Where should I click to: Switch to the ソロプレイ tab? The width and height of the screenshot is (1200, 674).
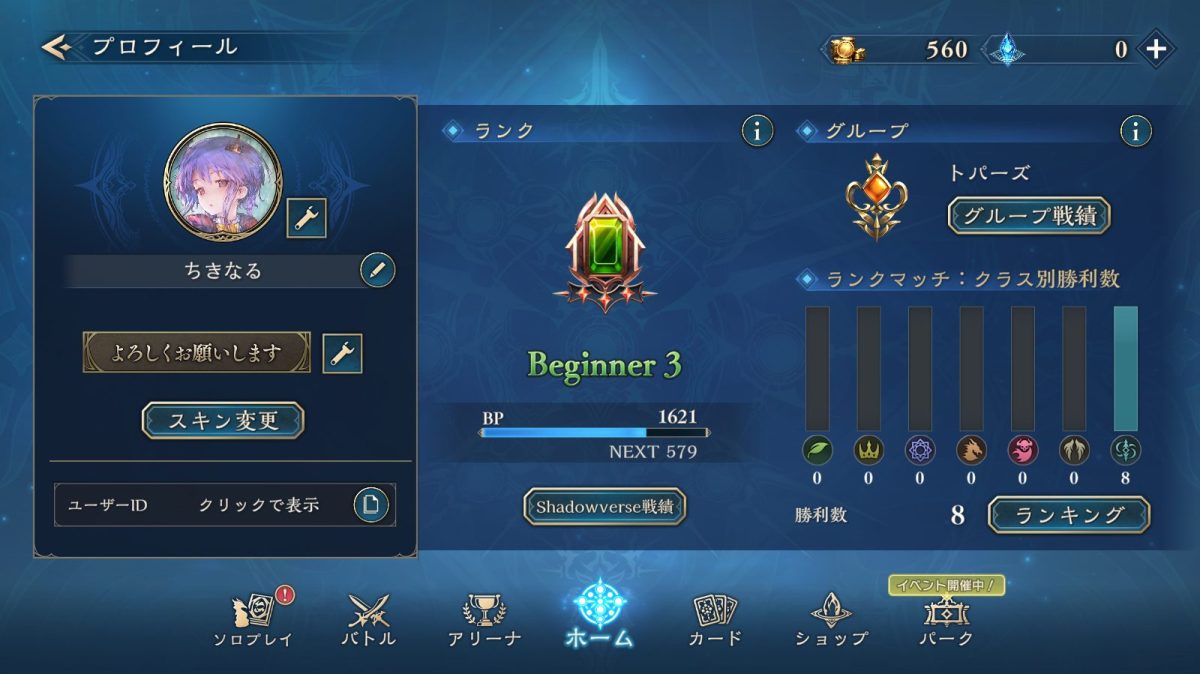(x=253, y=618)
